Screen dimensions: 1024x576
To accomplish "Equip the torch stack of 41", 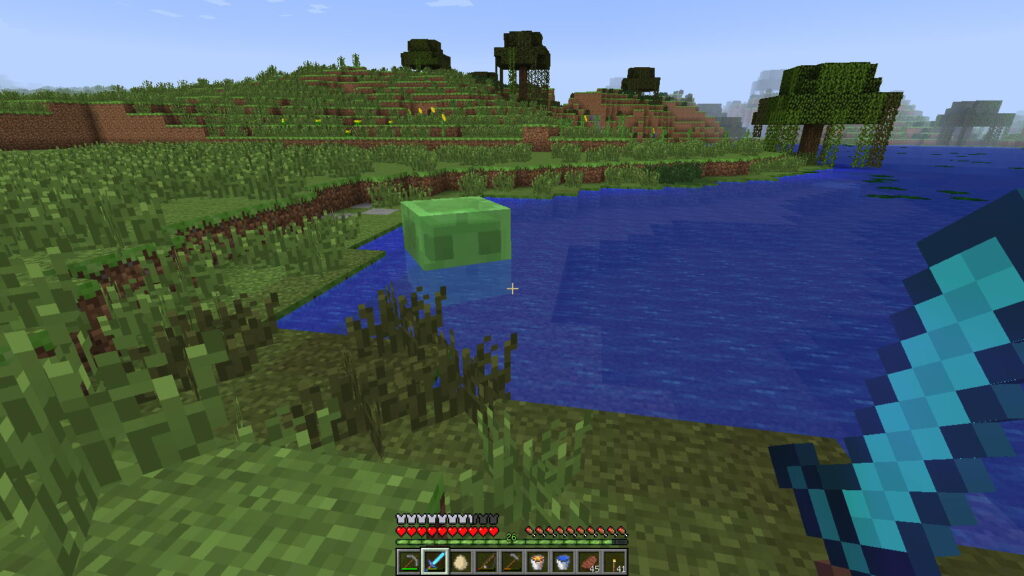I will 614,562.
